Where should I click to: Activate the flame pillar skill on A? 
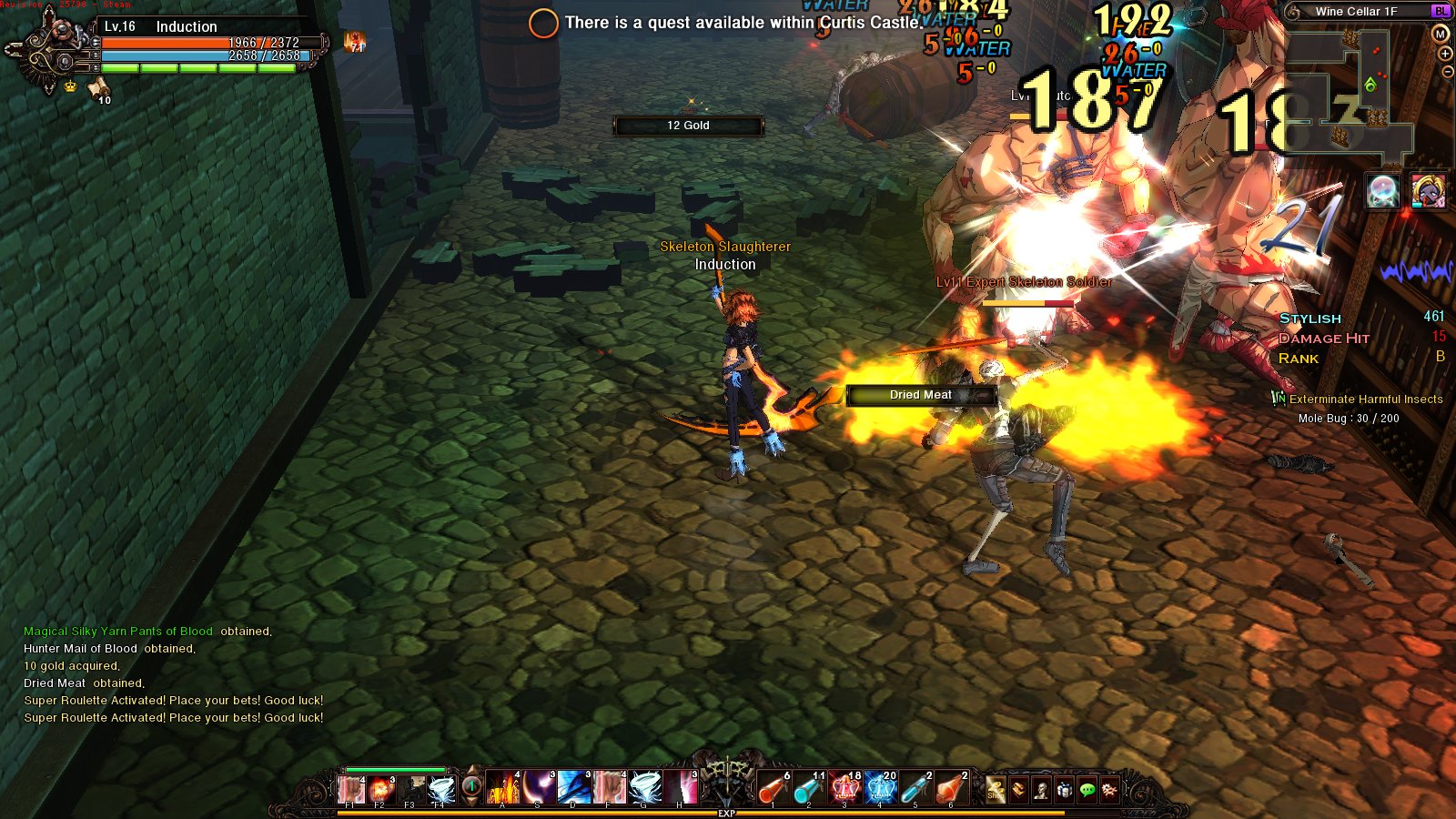tap(503, 788)
